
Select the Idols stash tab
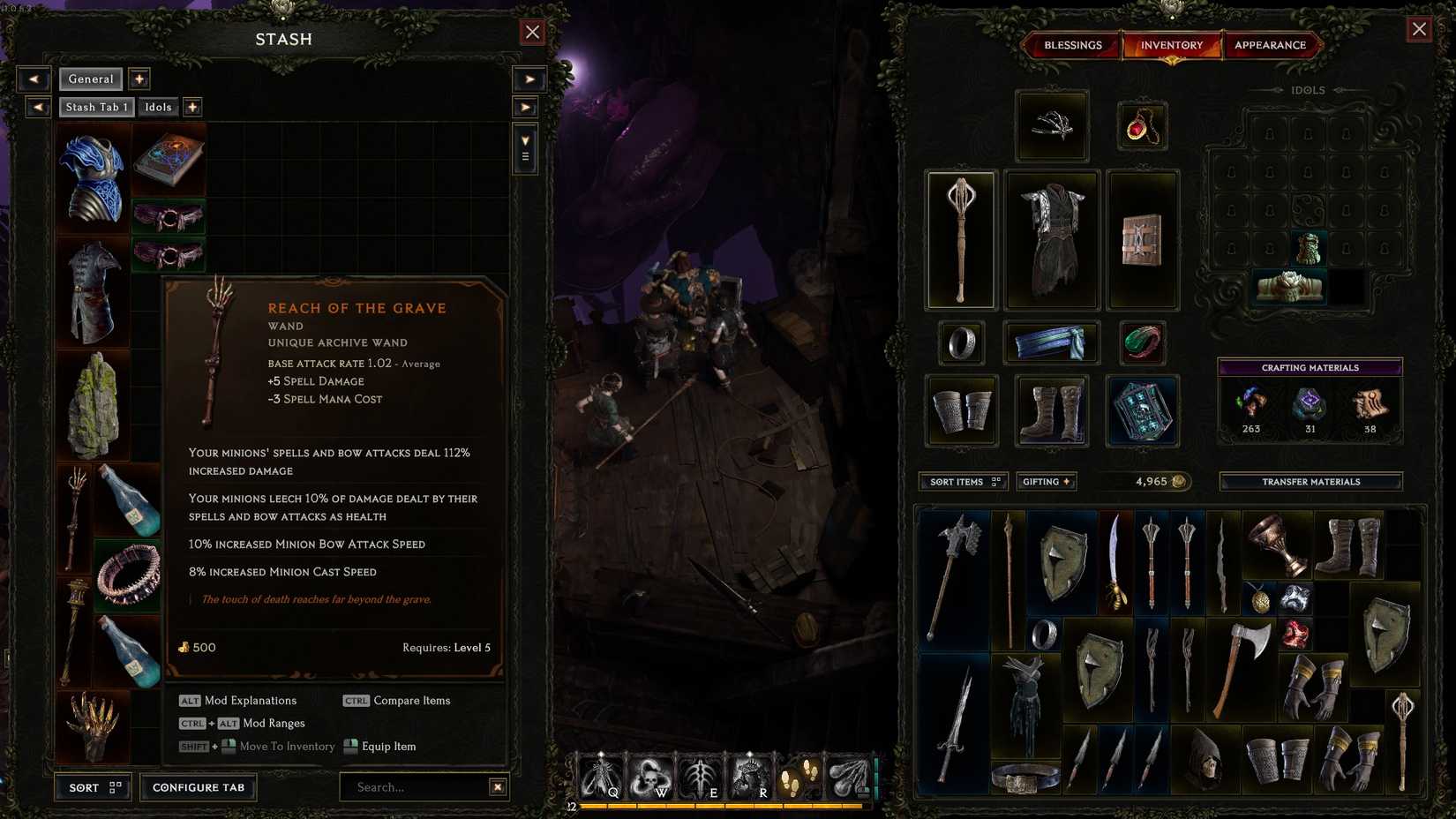click(158, 107)
